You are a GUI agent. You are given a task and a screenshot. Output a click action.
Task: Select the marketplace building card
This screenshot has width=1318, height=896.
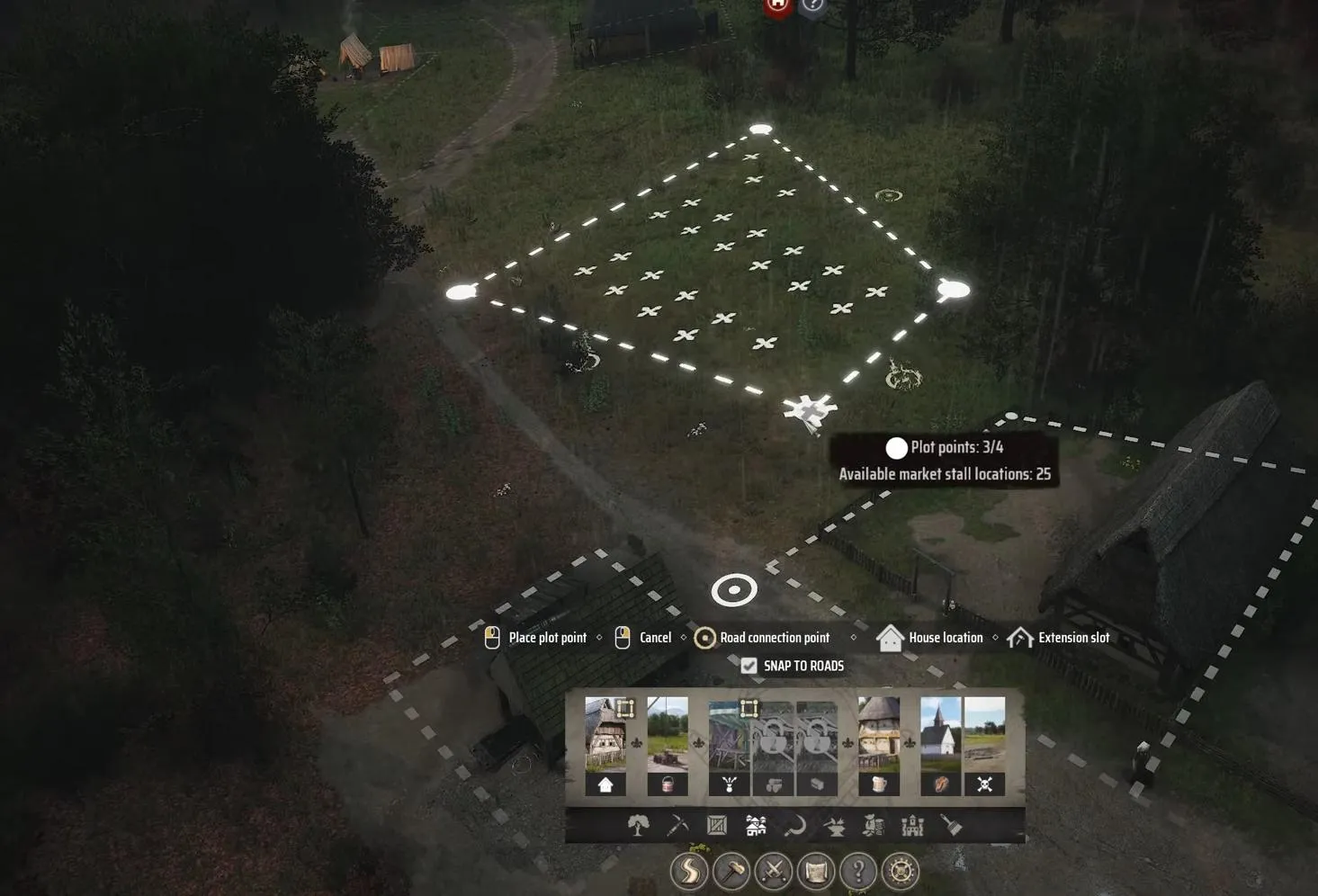click(x=730, y=747)
